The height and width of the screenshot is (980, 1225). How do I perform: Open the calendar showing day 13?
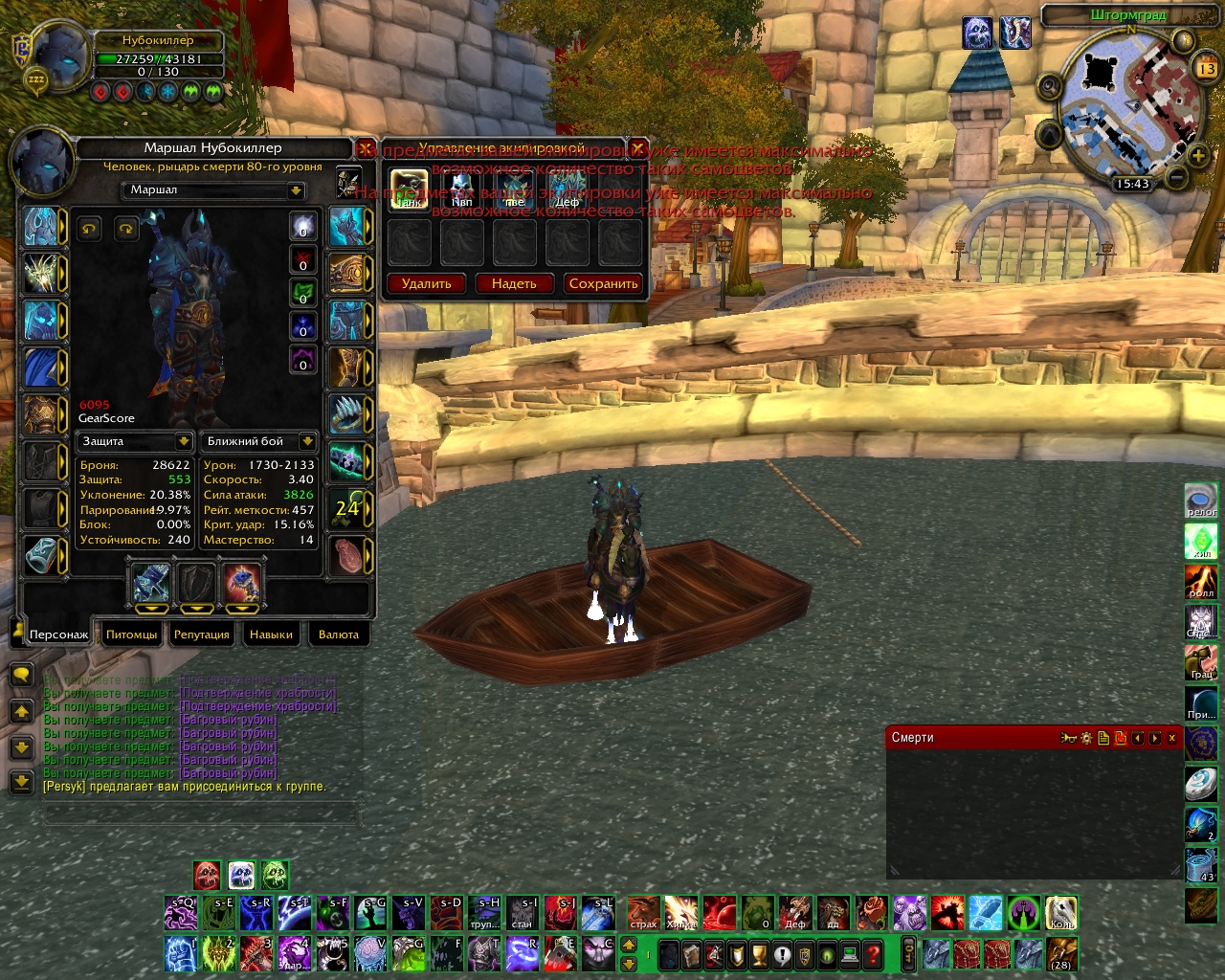pos(1206,68)
